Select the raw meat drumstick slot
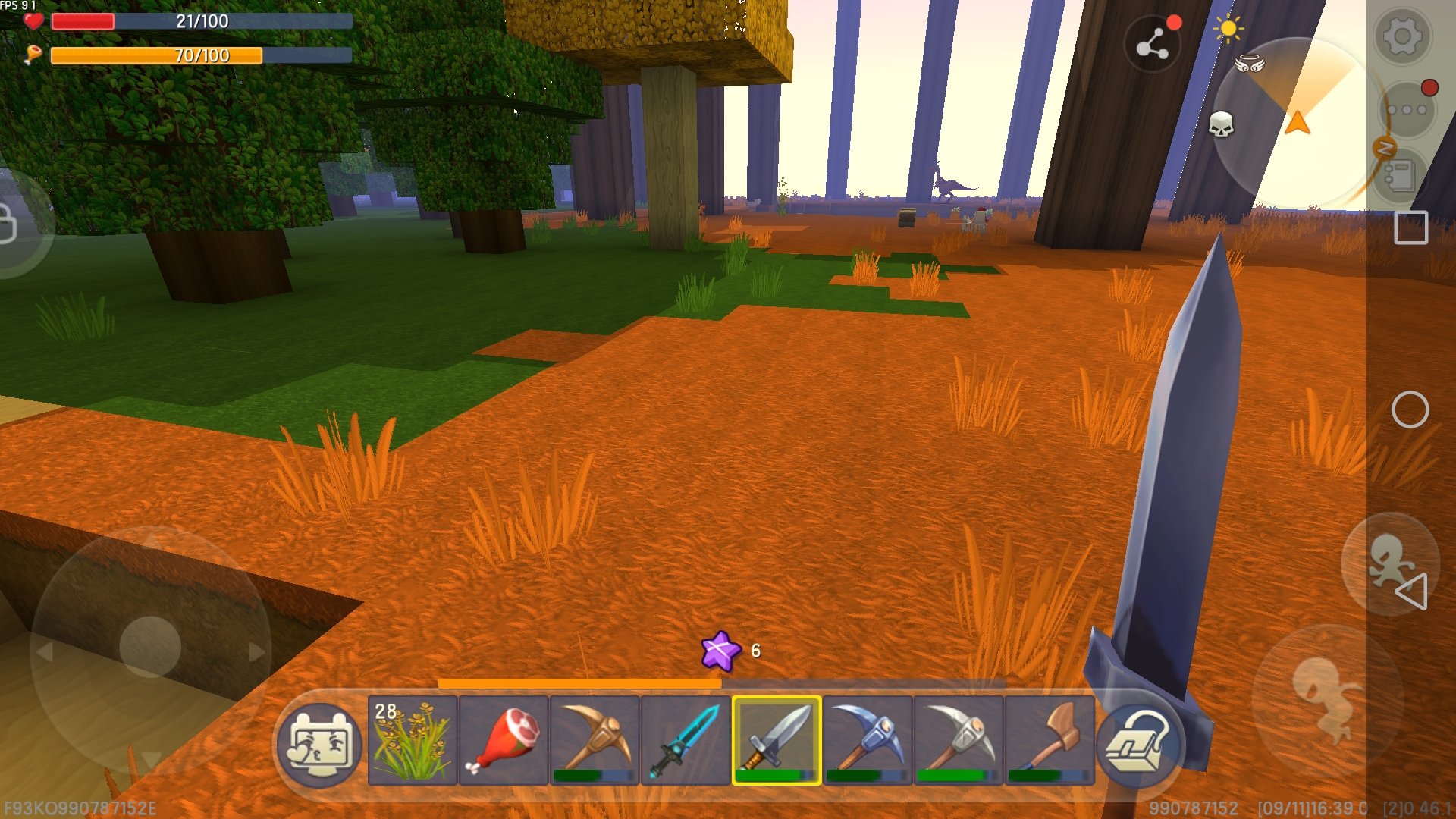The width and height of the screenshot is (1456, 819). [x=504, y=740]
